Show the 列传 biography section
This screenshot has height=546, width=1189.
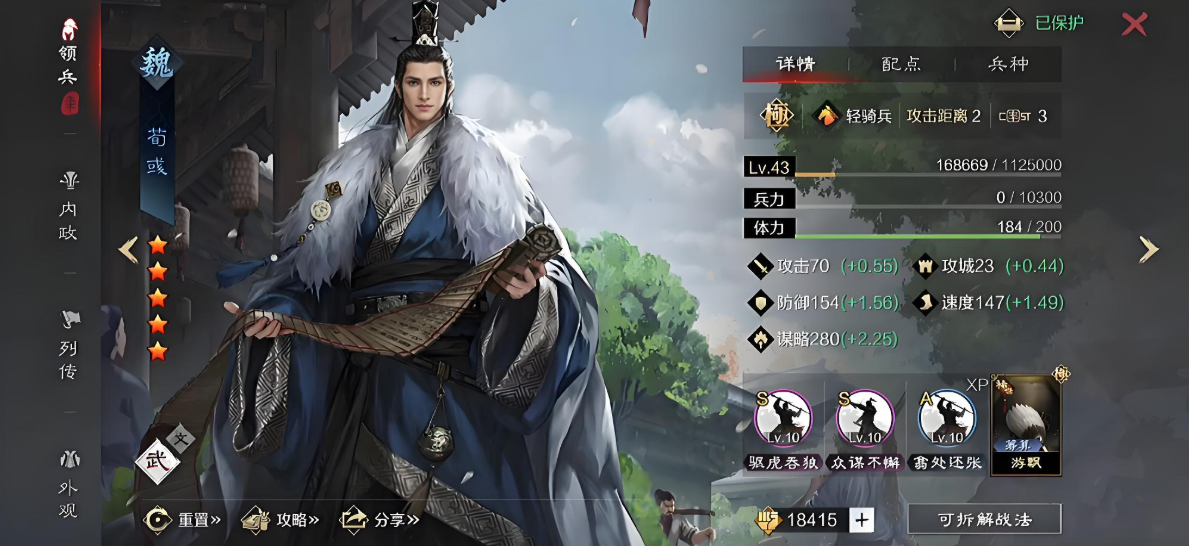(x=69, y=346)
